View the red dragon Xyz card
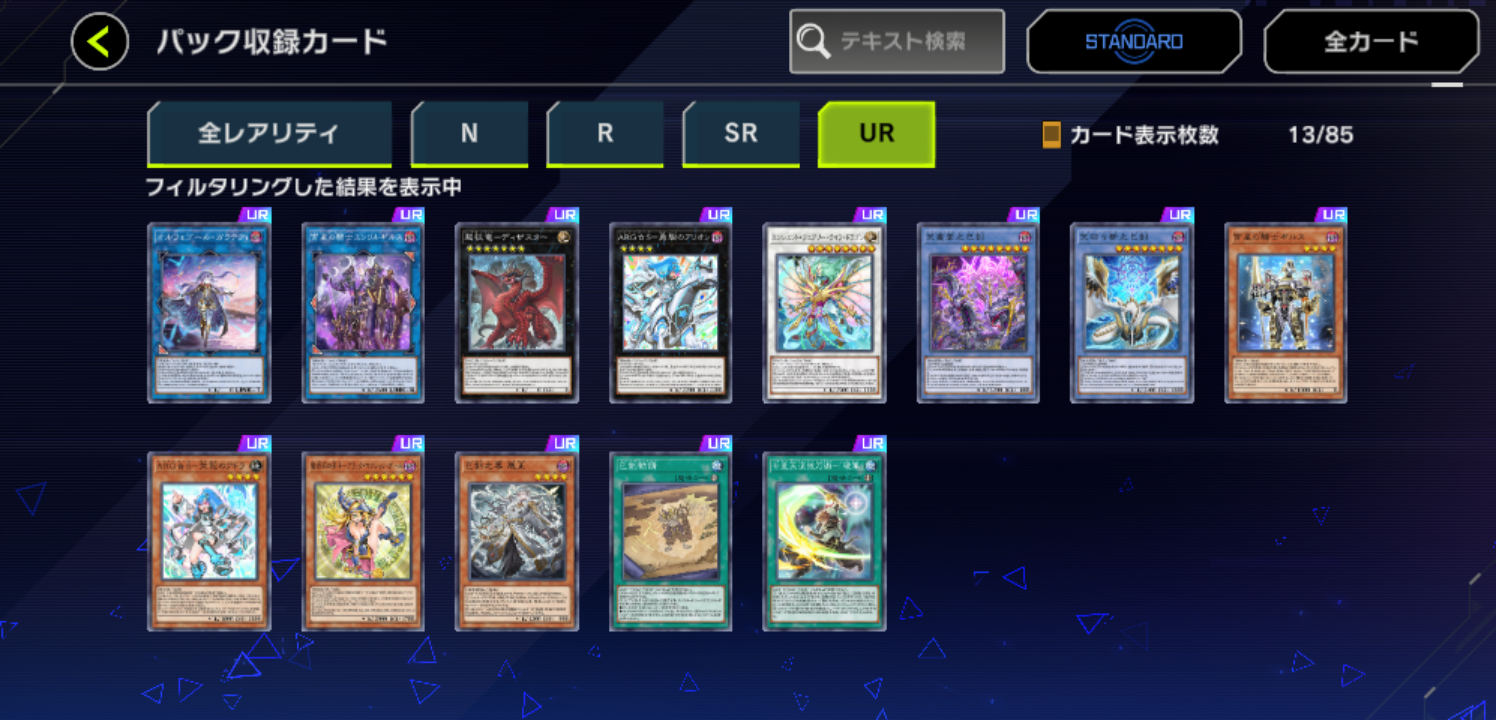 pyautogui.click(x=516, y=314)
